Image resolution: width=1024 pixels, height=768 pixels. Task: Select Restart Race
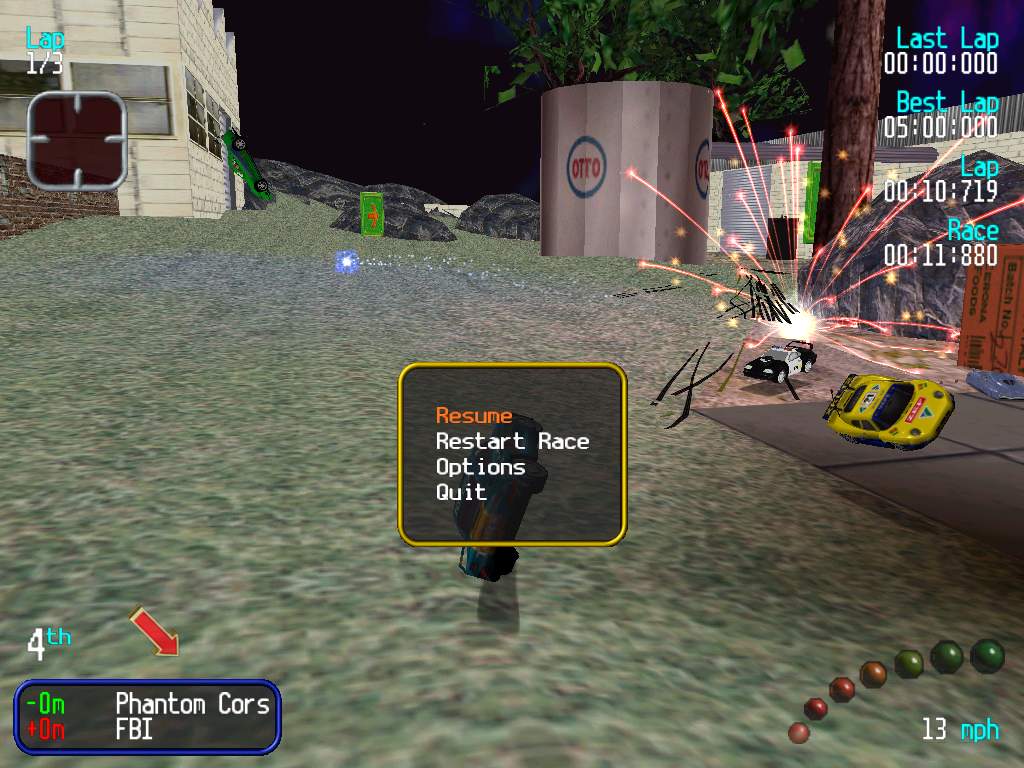point(512,441)
